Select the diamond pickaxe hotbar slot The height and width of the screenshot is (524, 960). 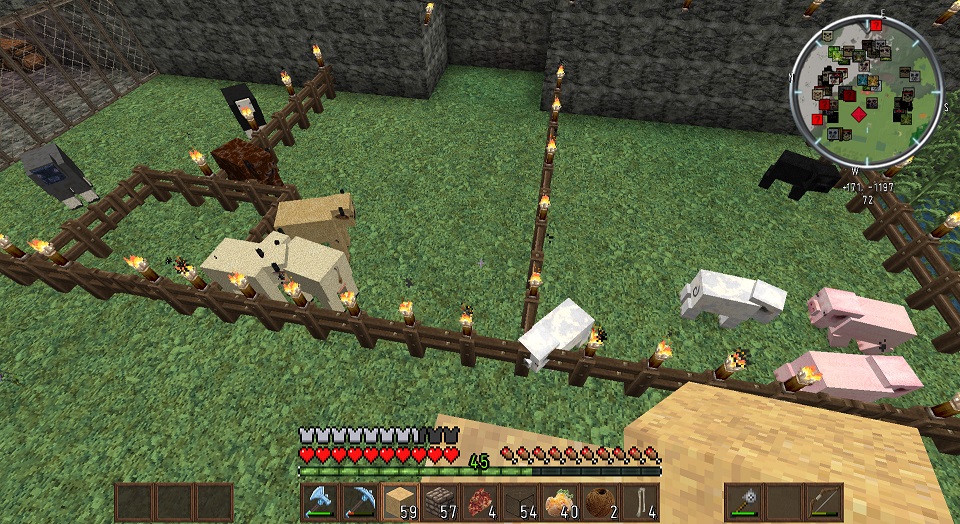click(360, 500)
